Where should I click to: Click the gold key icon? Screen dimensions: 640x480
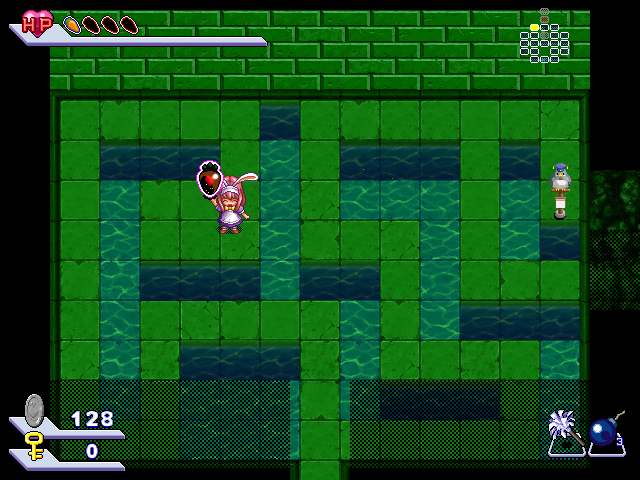(x=35, y=446)
